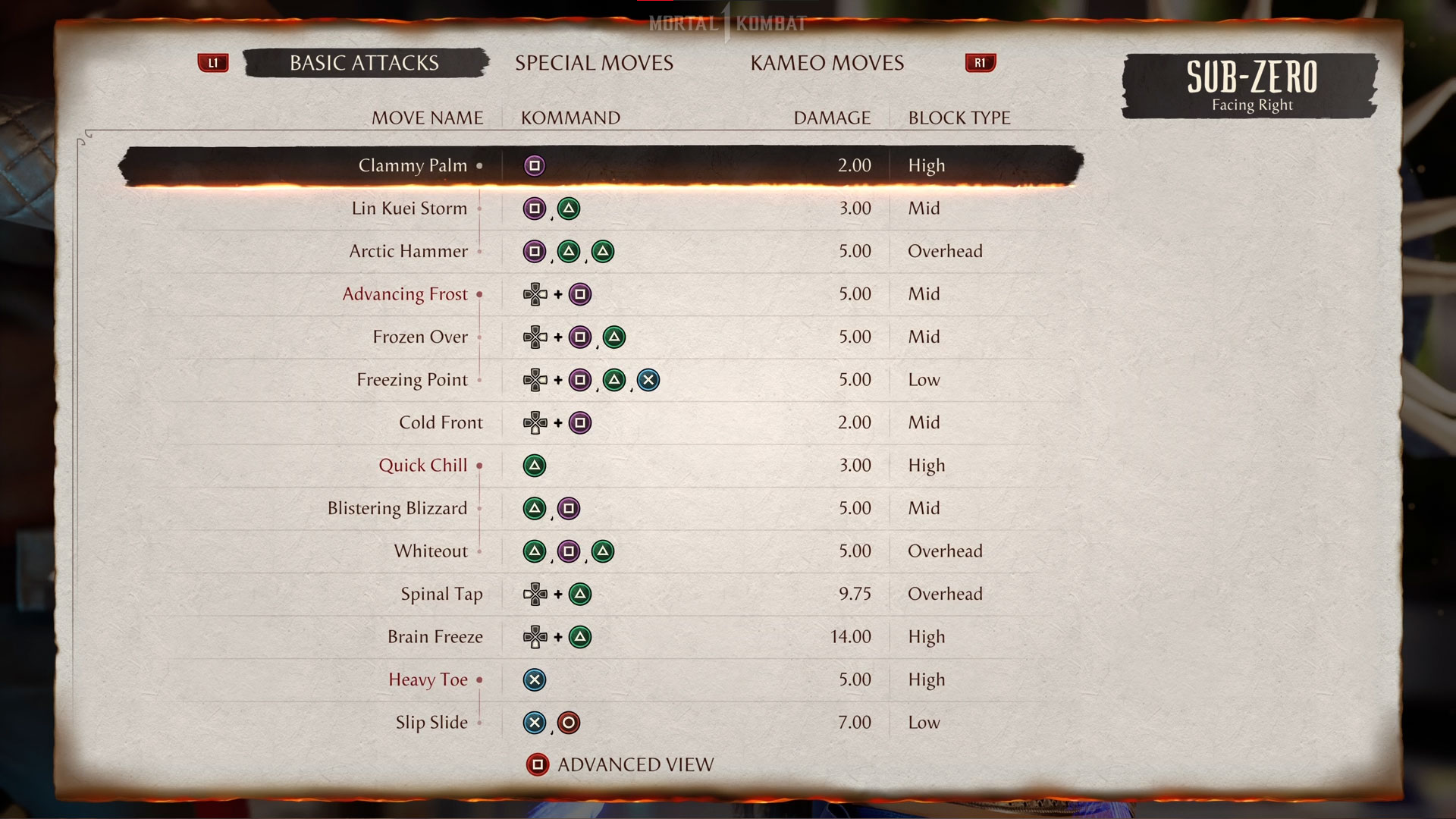Expand the Clammy Palm move entry

click(479, 165)
